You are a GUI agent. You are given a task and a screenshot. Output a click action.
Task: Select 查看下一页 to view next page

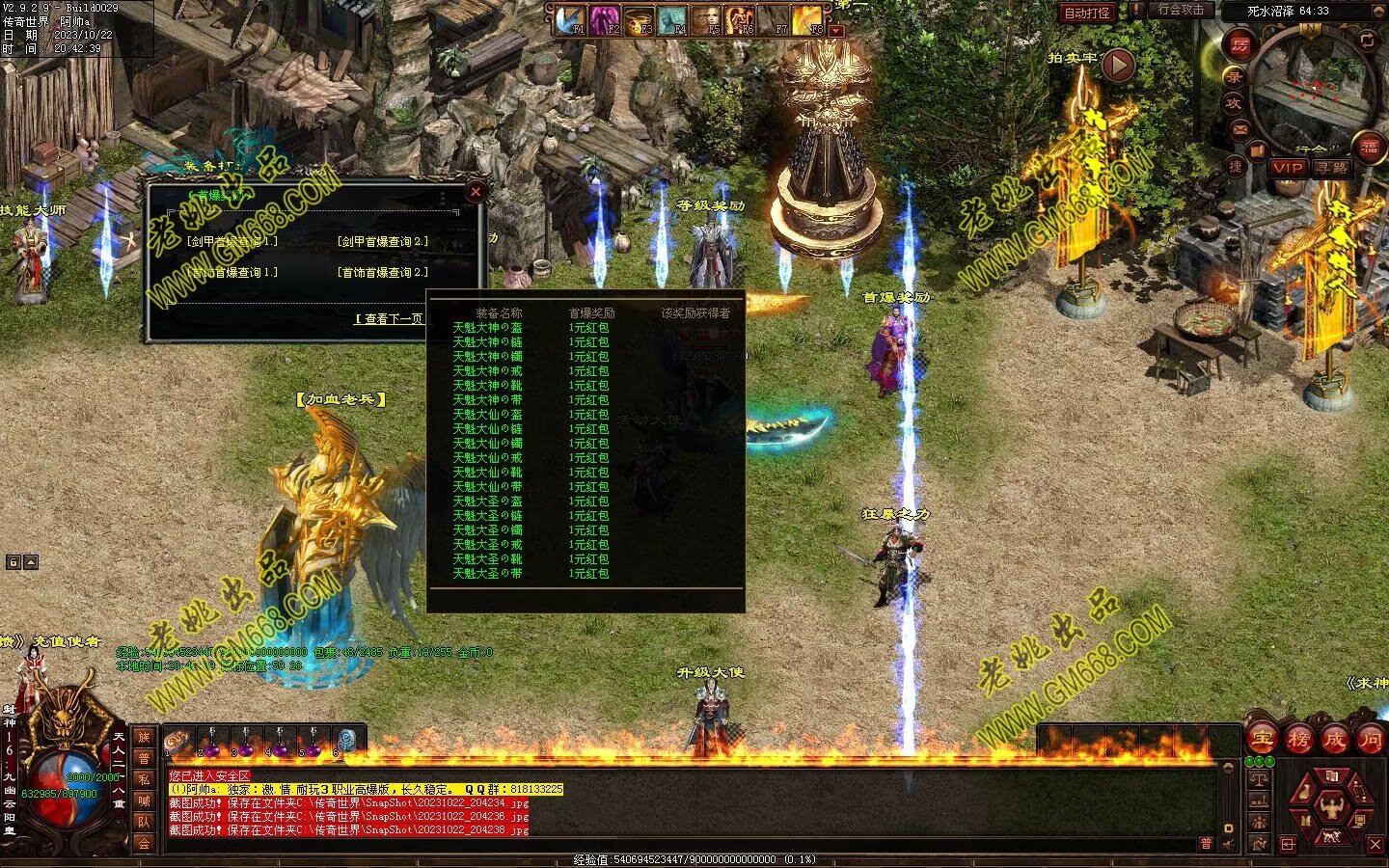click(x=389, y=318)
